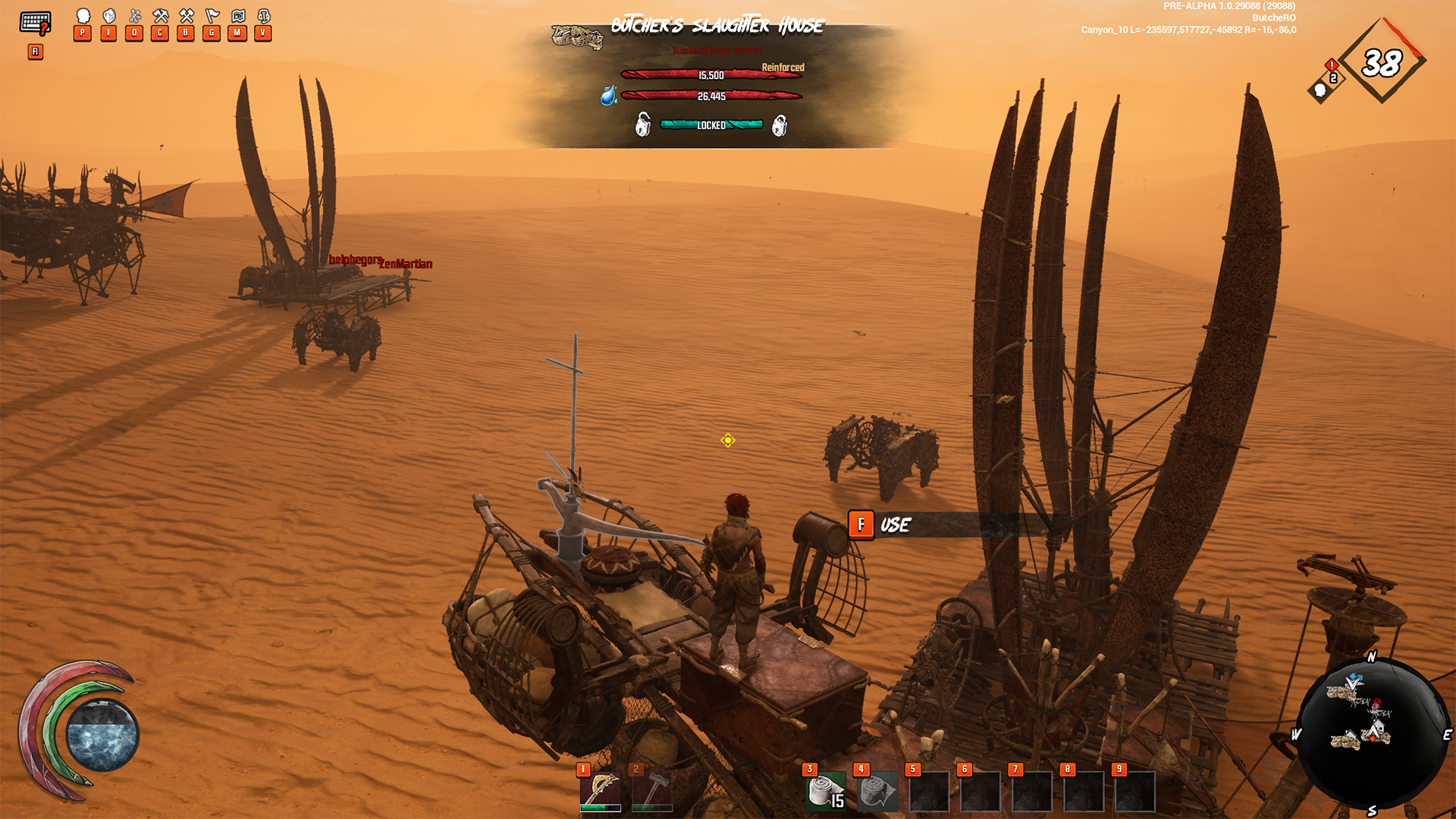The image size is (1456, 819).
Task: Select the sickle in hotbar slot 1
Action: [600, 792]
